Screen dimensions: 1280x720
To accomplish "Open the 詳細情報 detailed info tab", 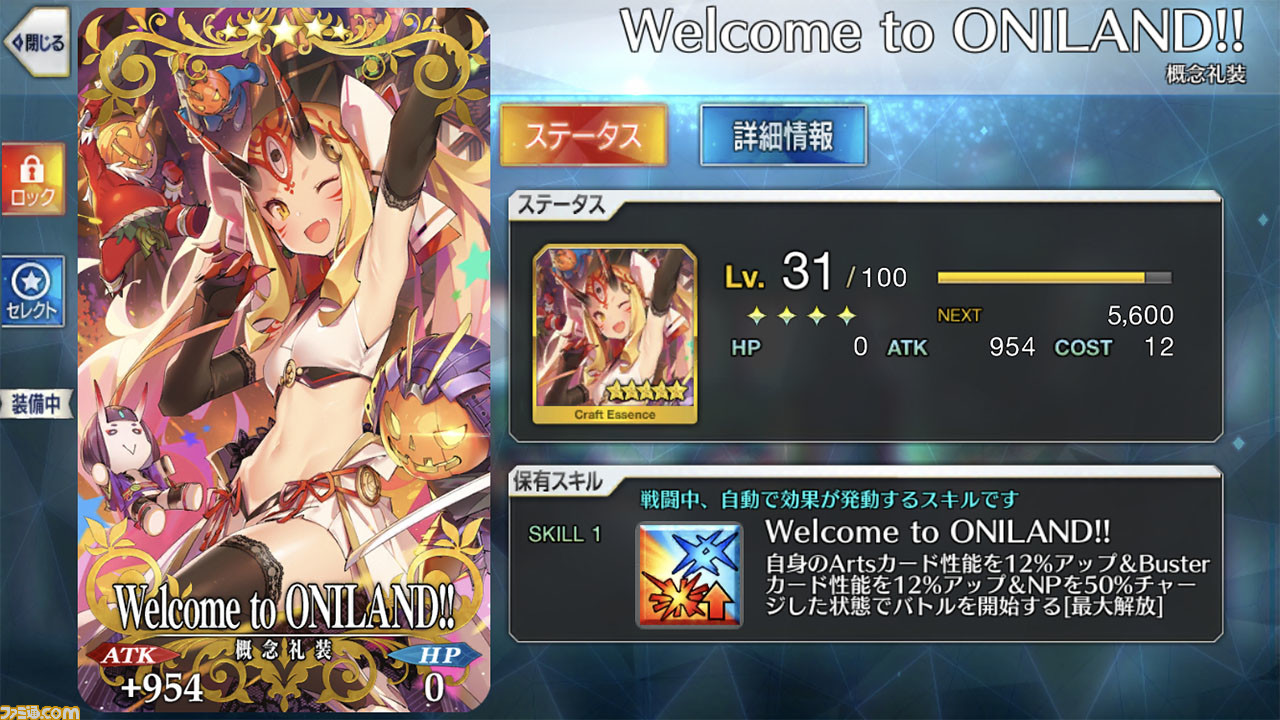I will pos(783,135).
